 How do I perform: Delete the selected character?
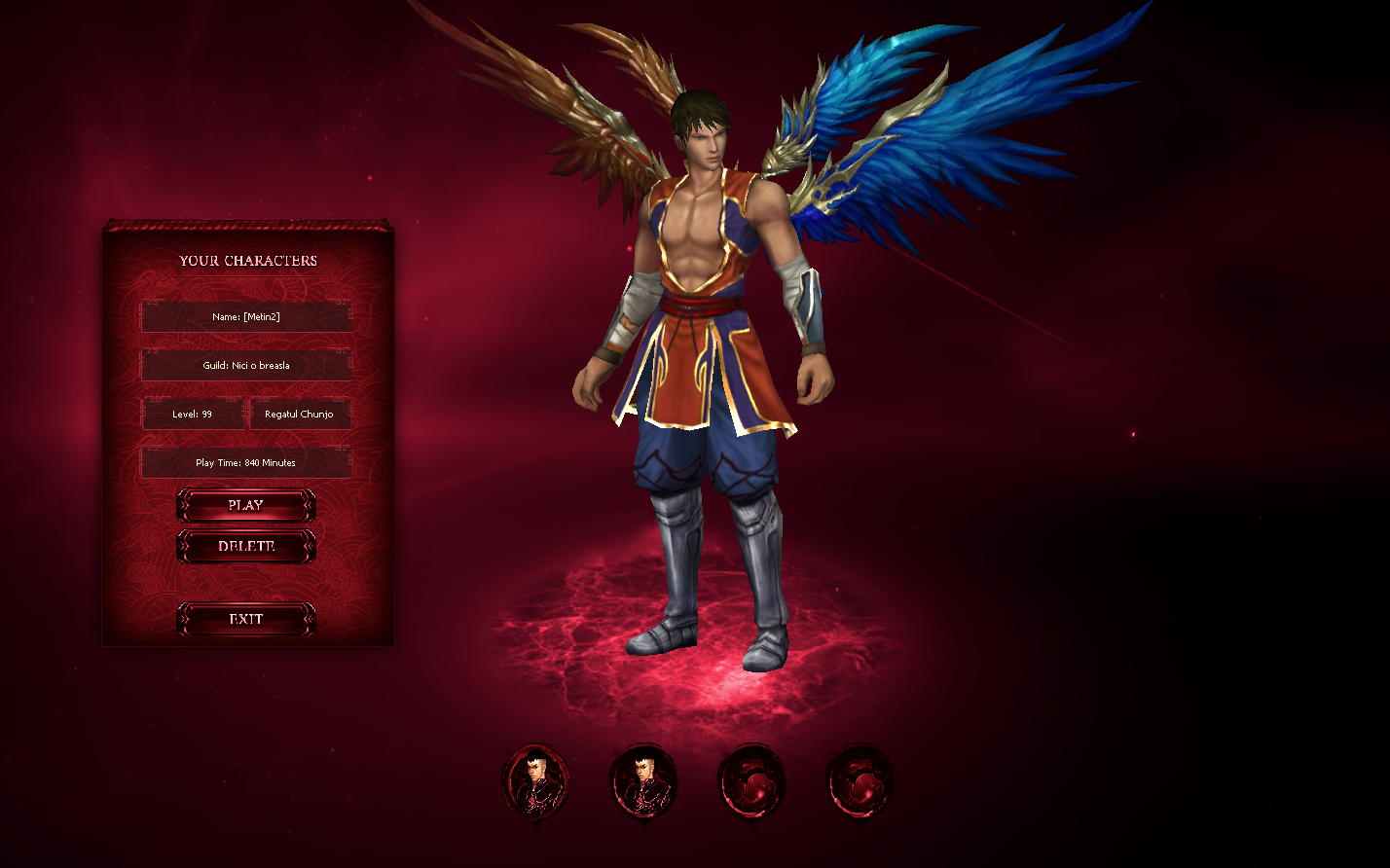[246, 547]
